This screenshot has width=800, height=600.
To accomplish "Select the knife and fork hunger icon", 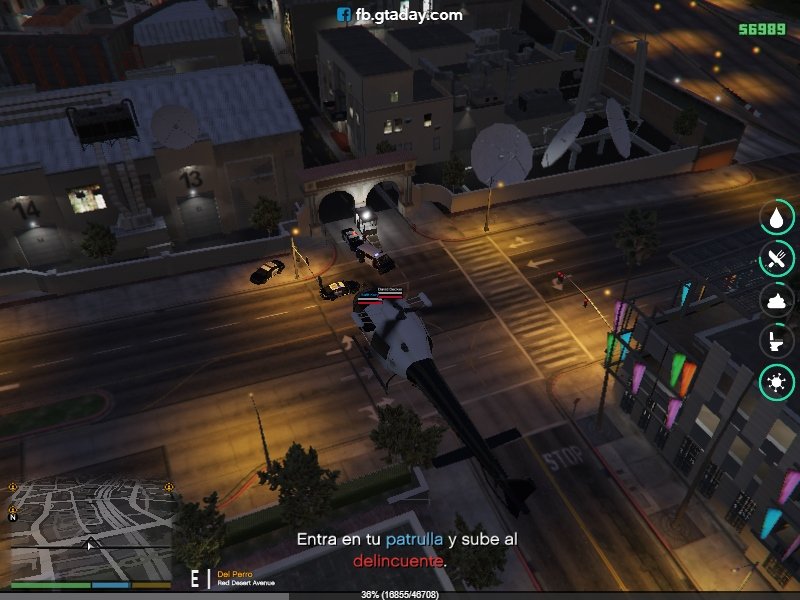I will 775,258.
